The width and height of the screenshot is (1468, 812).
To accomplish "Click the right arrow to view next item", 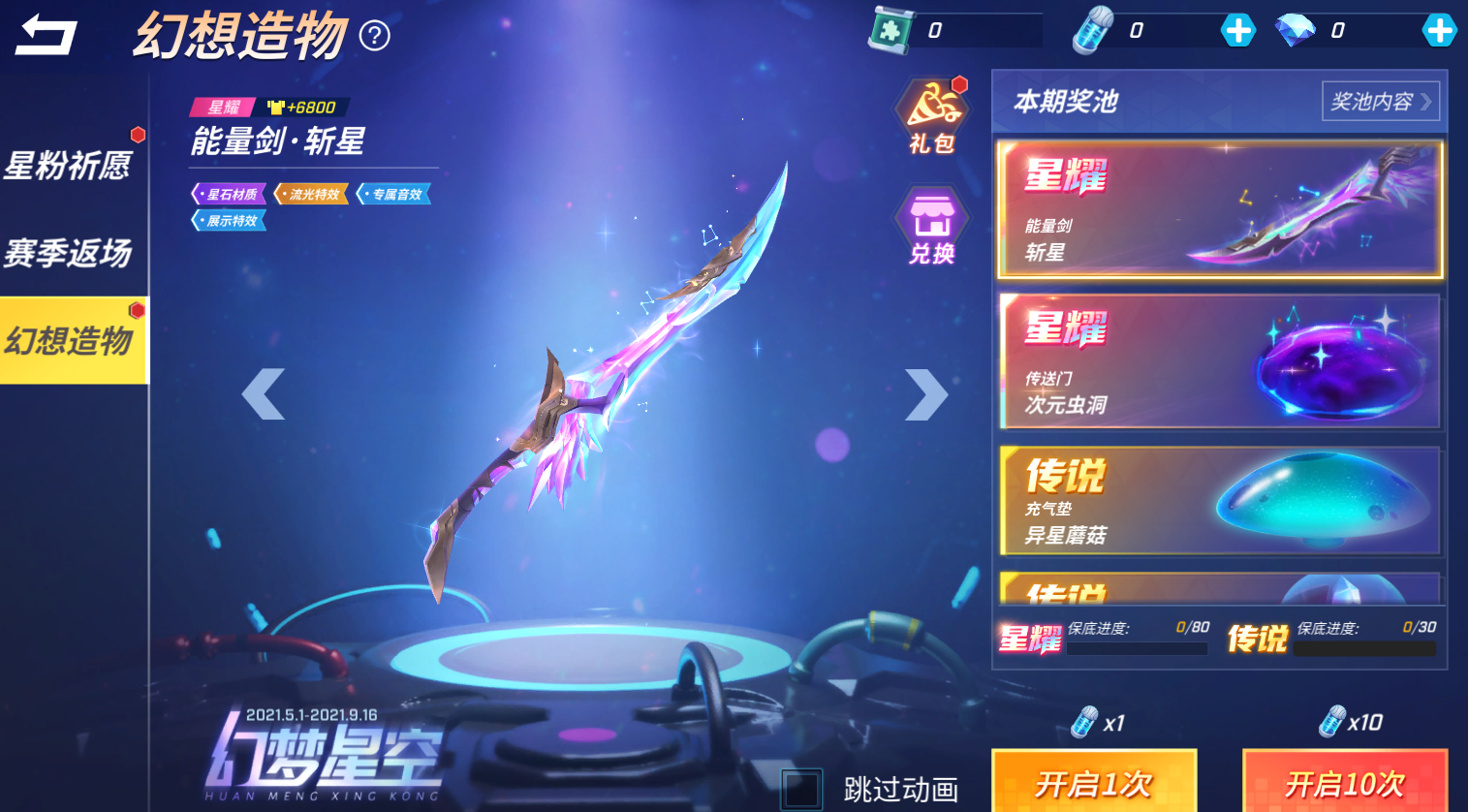I will pos(927,392).
